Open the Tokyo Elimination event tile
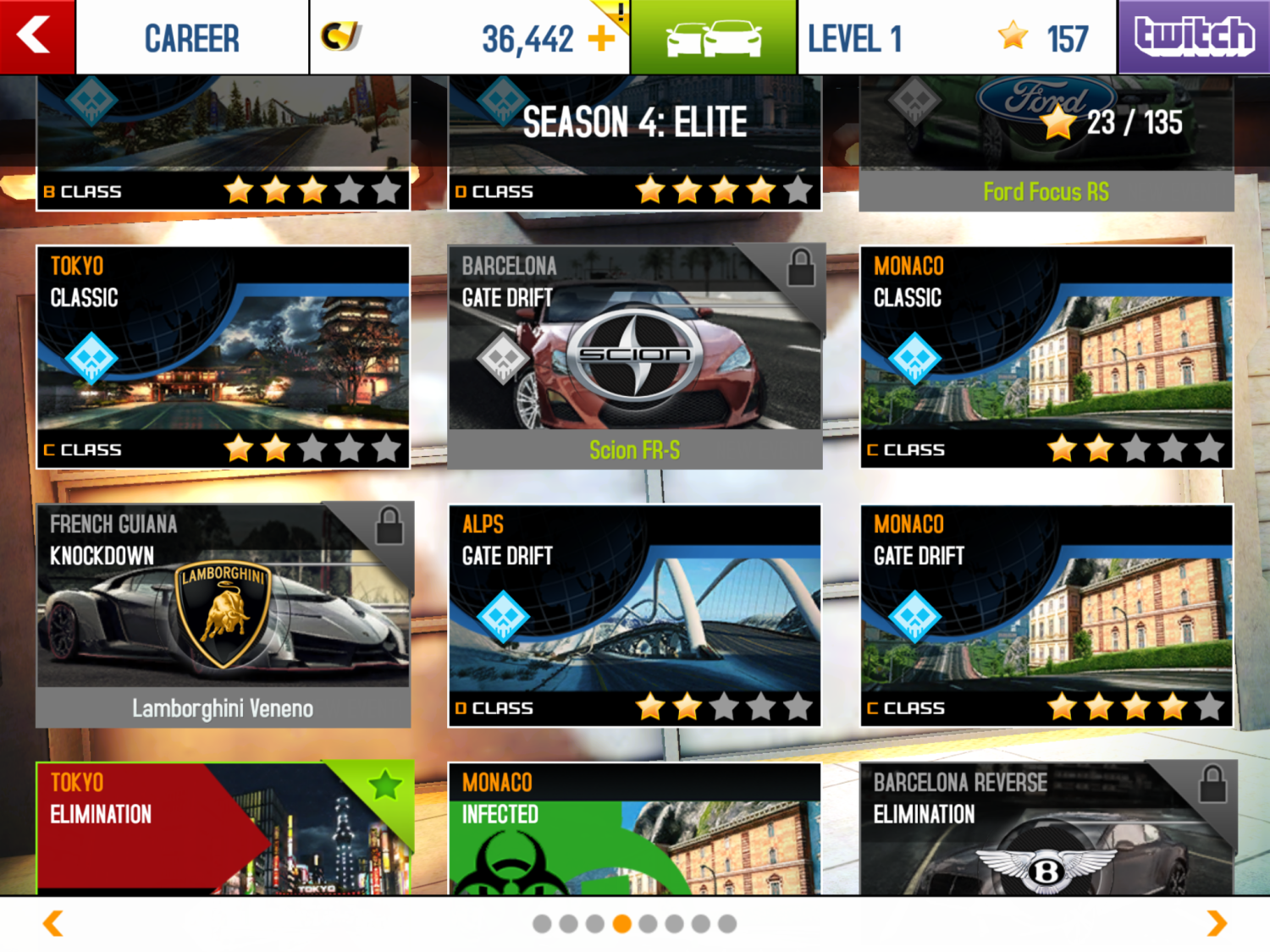Viewport: 1270px width, 952px height. (223, 828)
